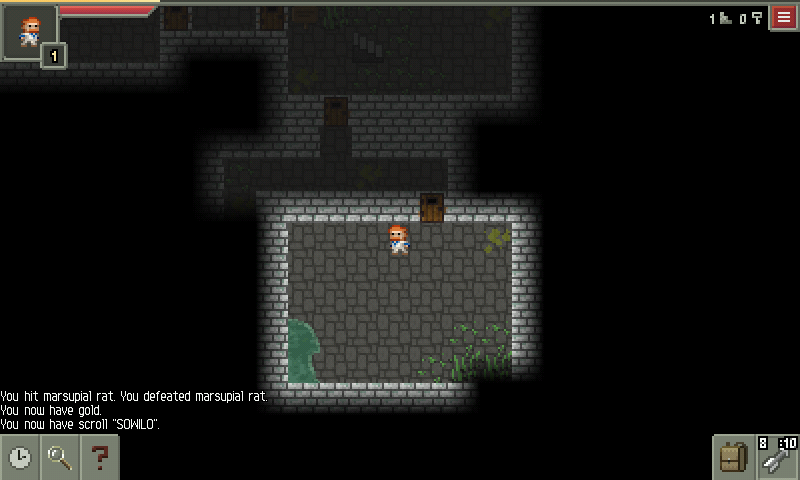Use the throwing darts quickslot

click(x=777, y=457)
